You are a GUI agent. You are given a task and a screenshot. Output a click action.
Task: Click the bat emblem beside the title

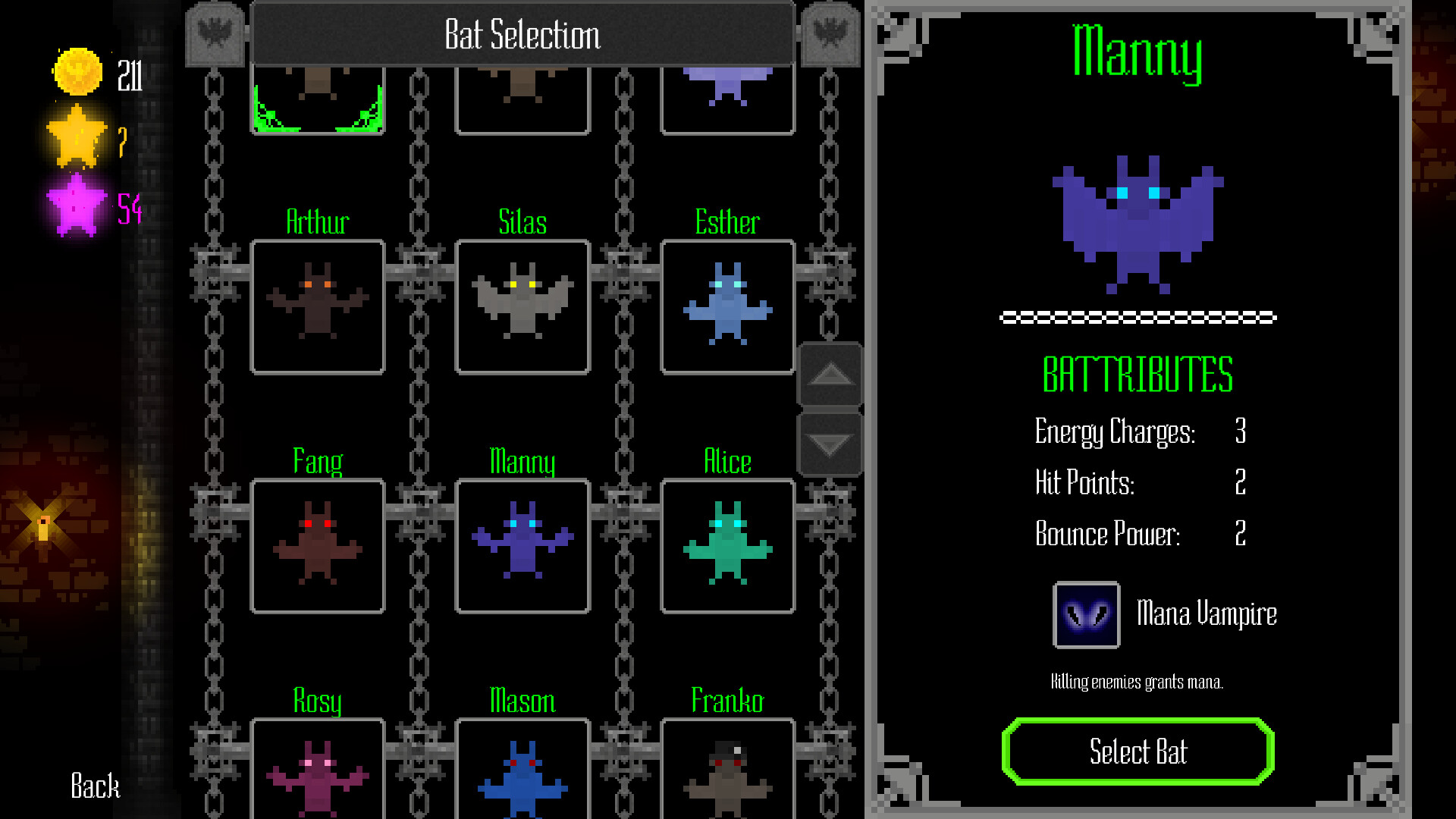click(215, 34)
